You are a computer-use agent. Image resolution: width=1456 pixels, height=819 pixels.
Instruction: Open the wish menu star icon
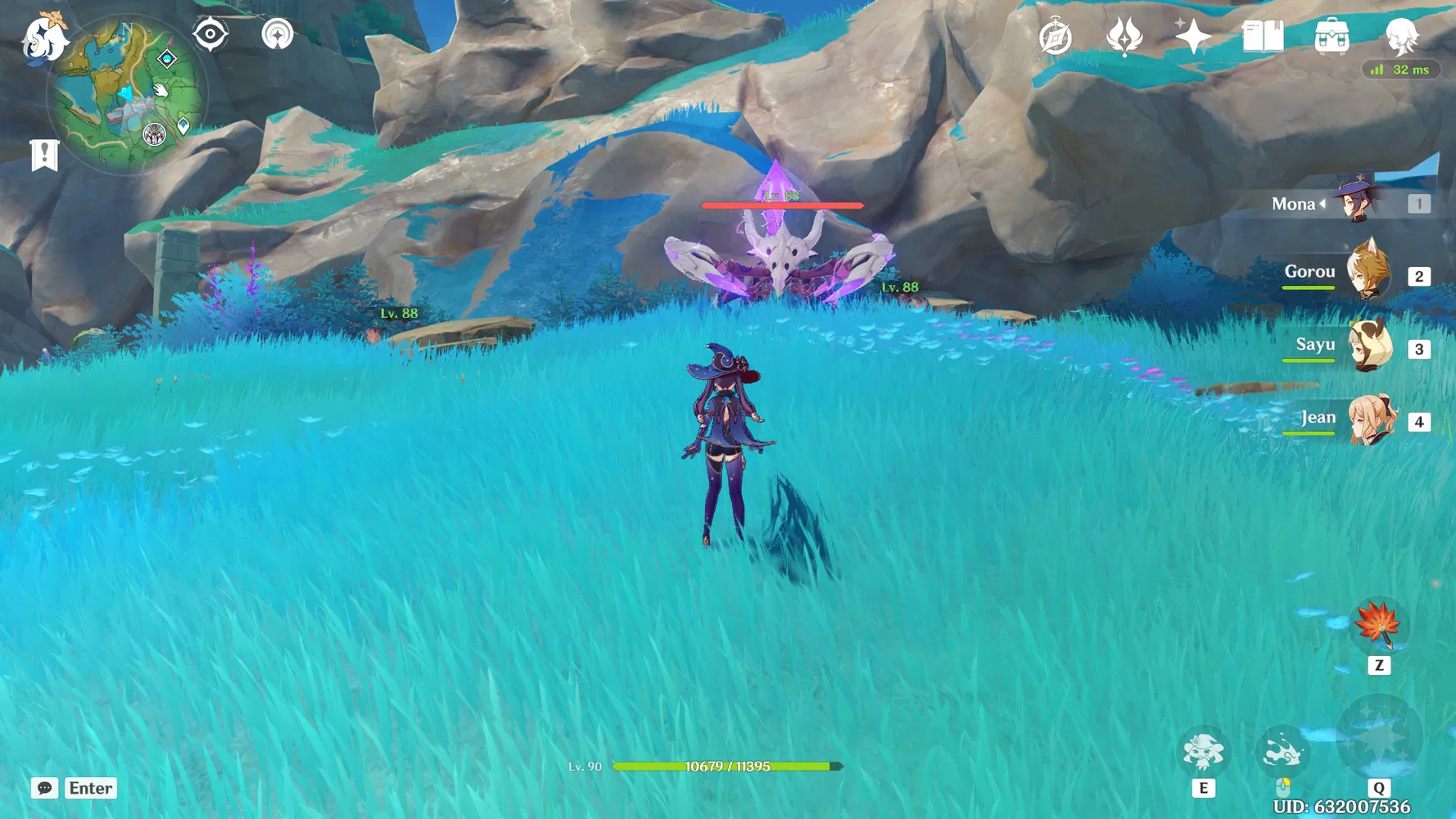pos(1194,36)
